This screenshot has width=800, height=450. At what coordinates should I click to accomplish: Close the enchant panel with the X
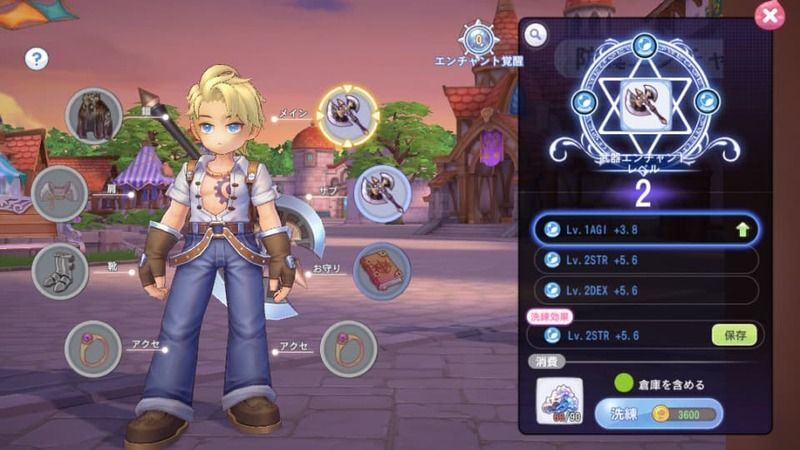[769, 15]
